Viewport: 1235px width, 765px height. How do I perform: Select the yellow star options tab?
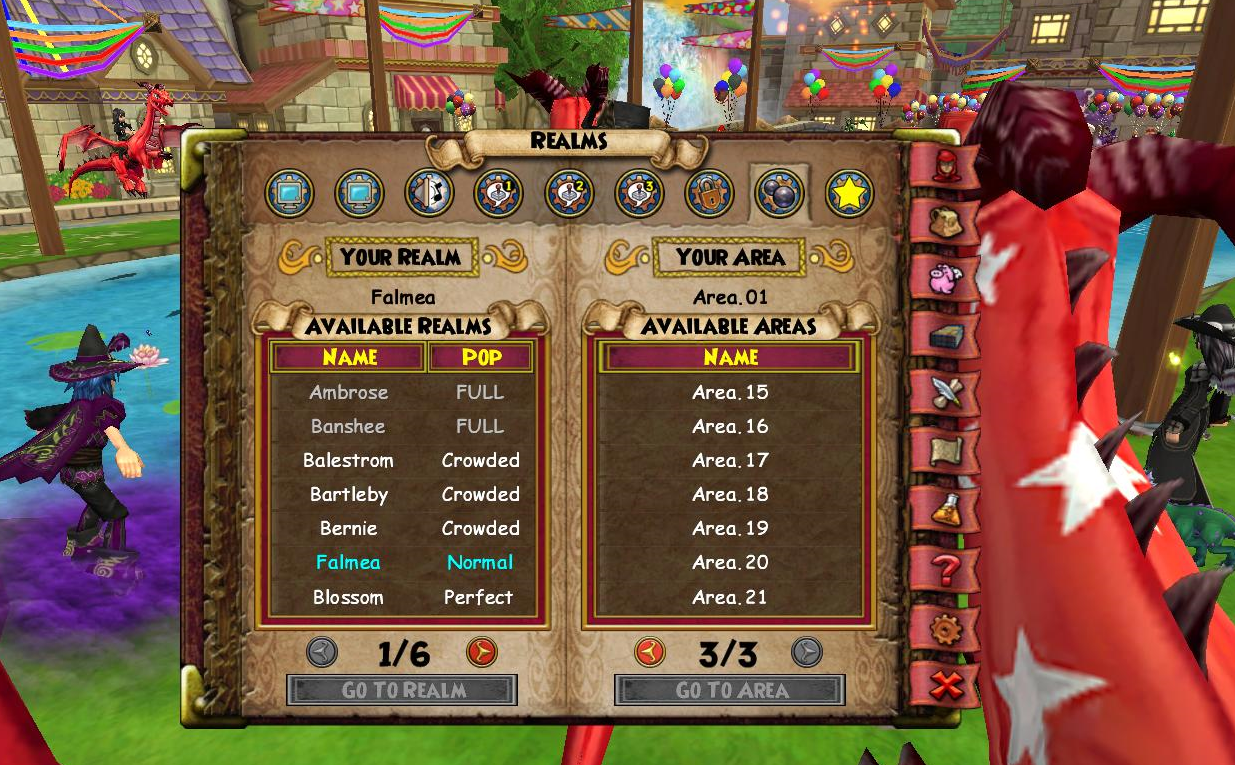click(849, 194)
